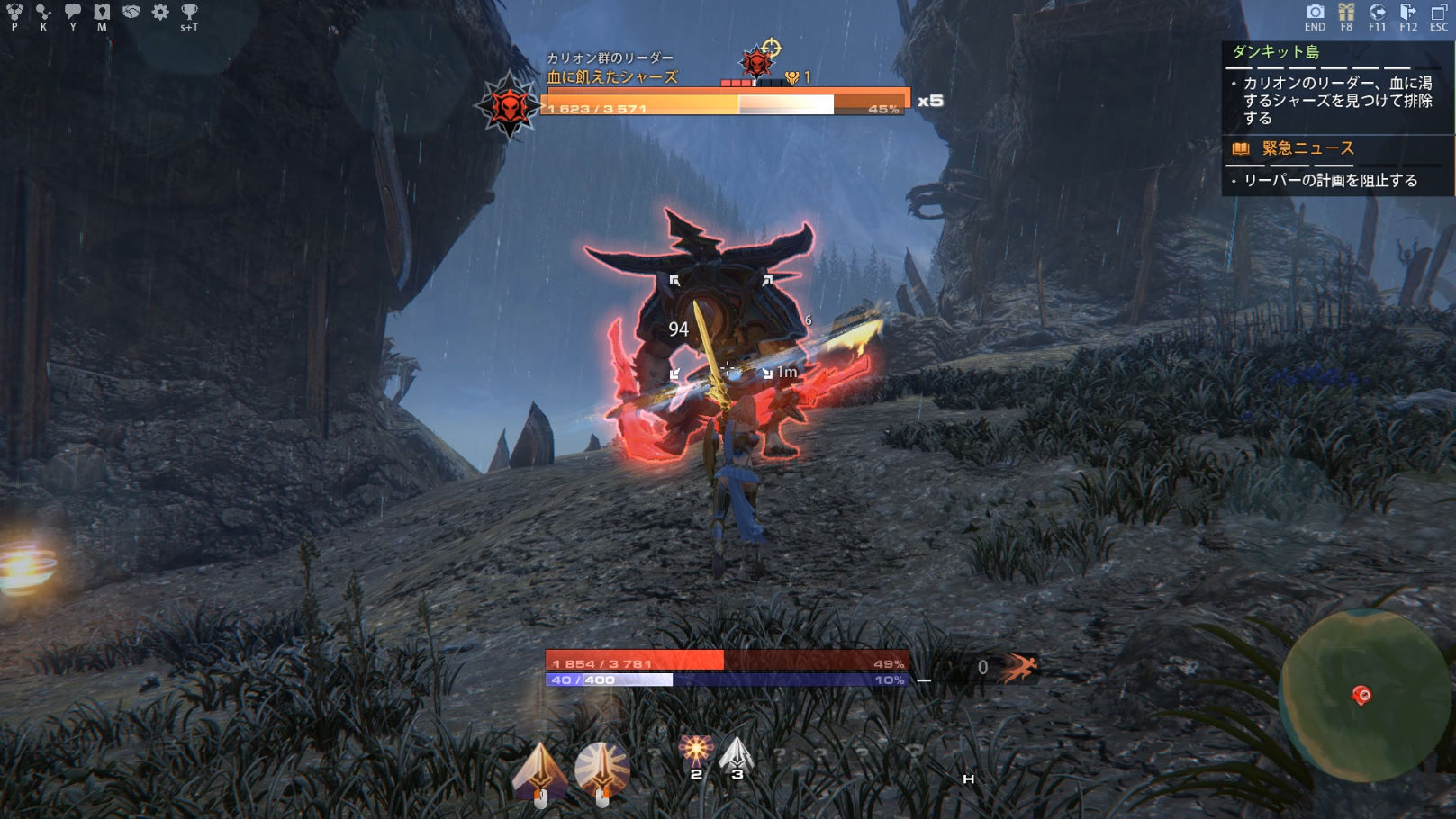
Task: Use the silver arrowhead skill in slot 3
Action: (737, 753)
